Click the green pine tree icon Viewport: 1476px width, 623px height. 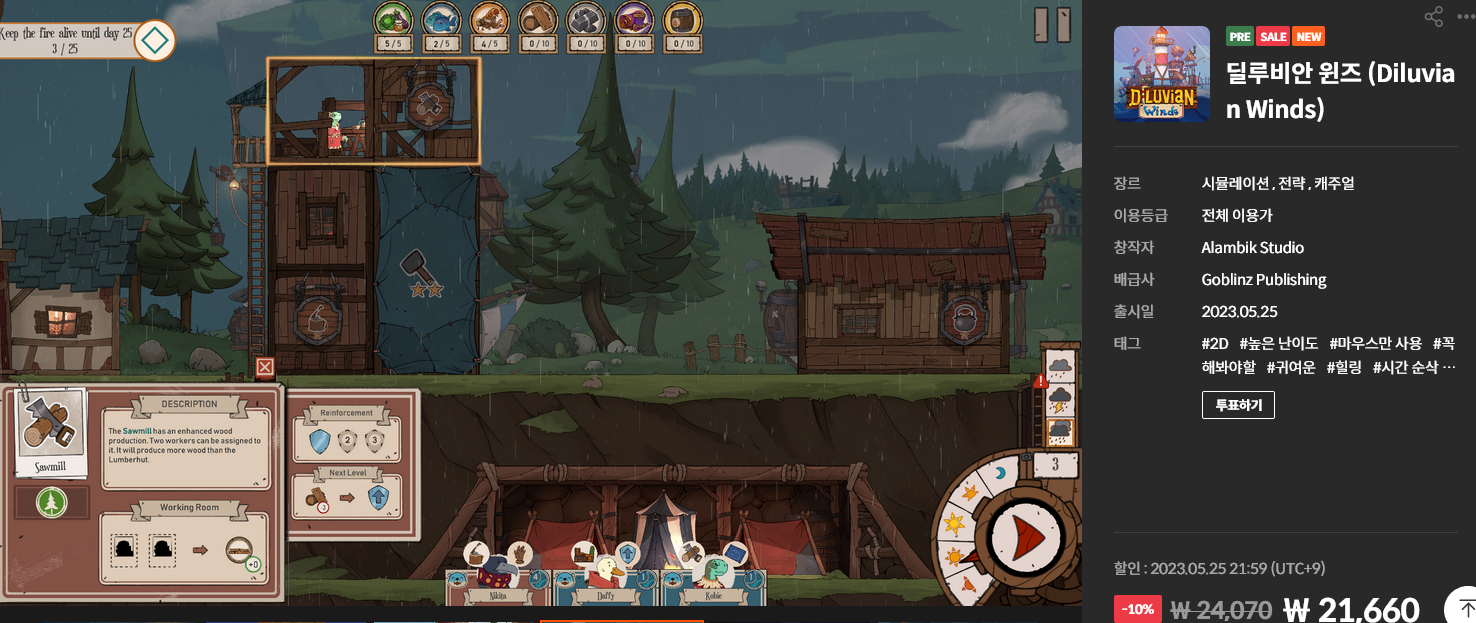(x=51, y=503)
